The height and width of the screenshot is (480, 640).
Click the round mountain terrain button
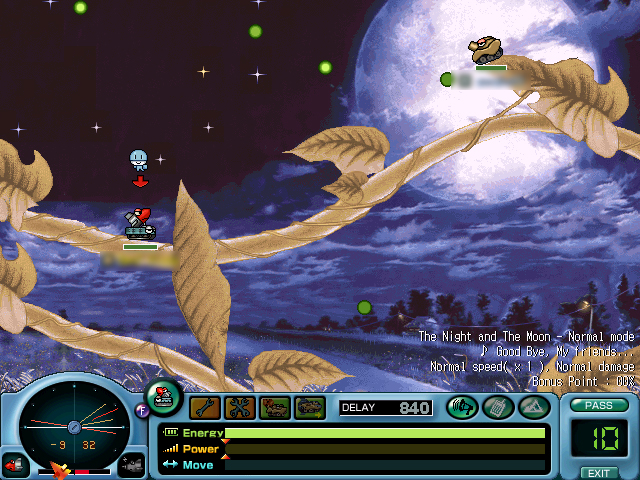point(531,407)
